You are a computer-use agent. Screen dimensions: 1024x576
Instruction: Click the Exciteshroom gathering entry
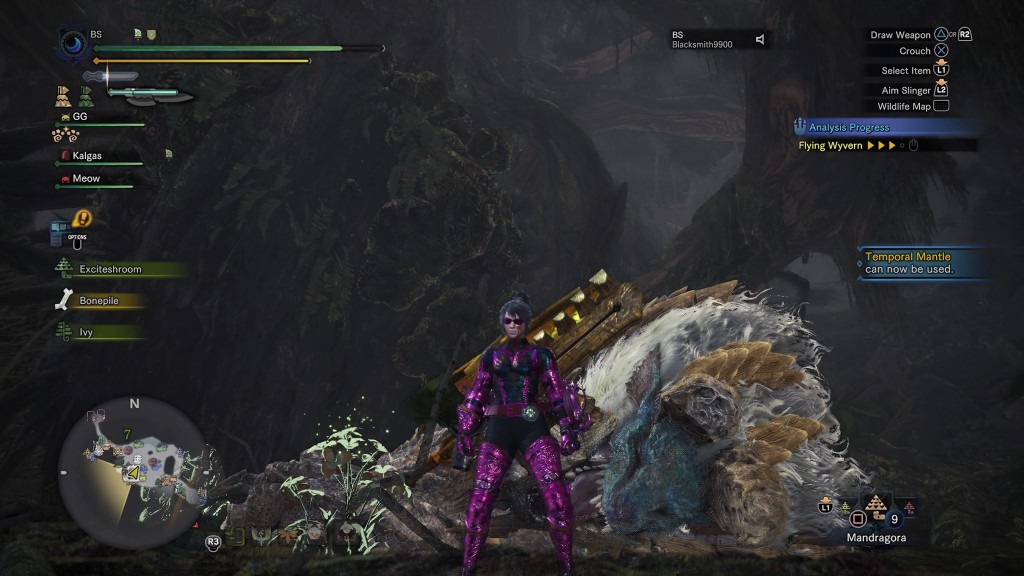pos(110,269)
